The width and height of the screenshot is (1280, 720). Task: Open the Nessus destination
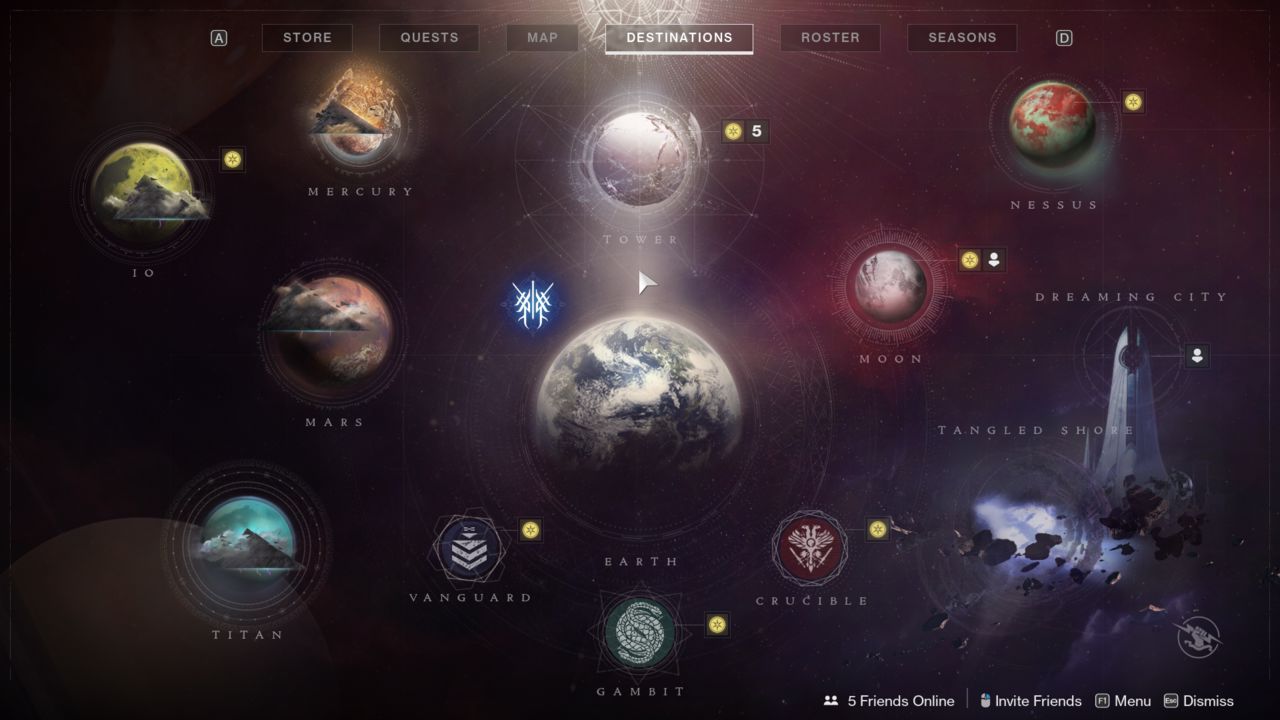[1052, 125]
